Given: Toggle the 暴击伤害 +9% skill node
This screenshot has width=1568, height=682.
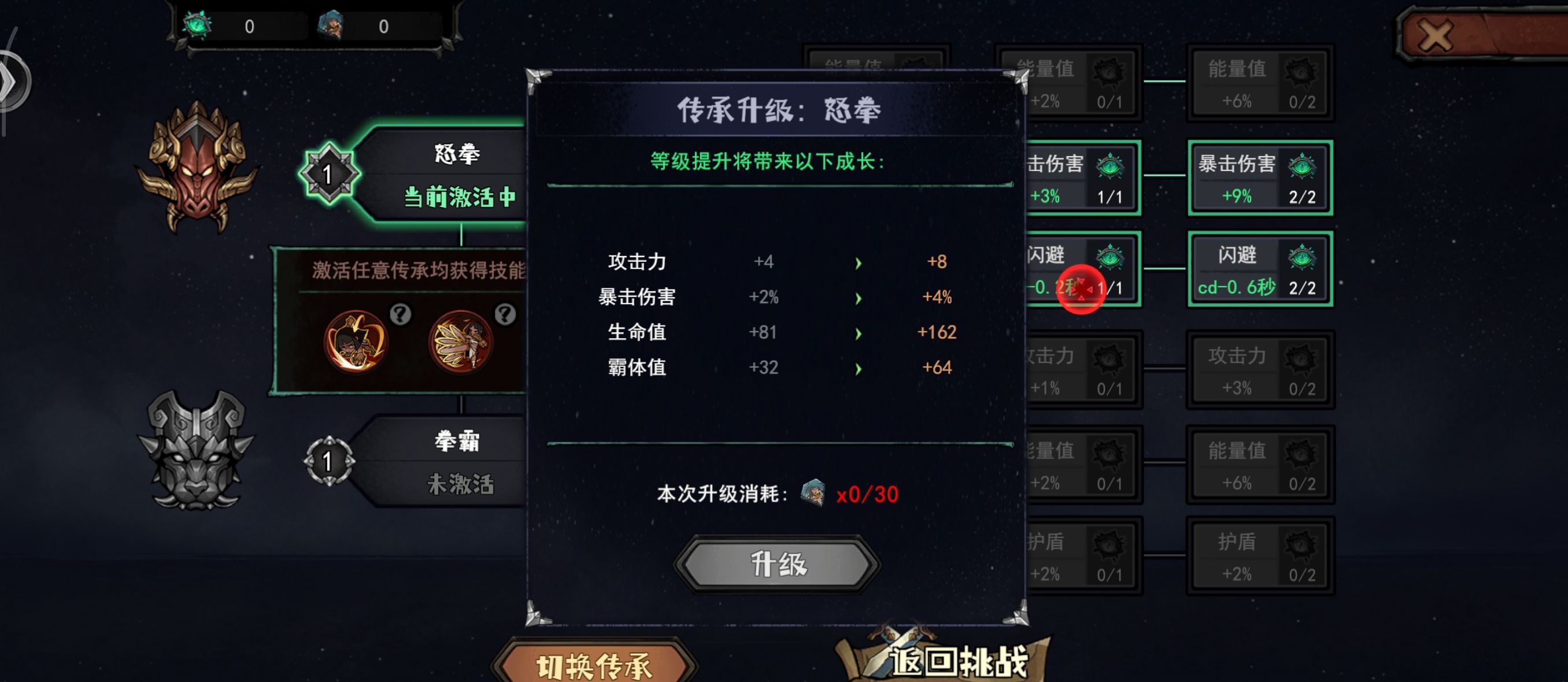Looking at the screenshot, I should (x=1260, y=177).
